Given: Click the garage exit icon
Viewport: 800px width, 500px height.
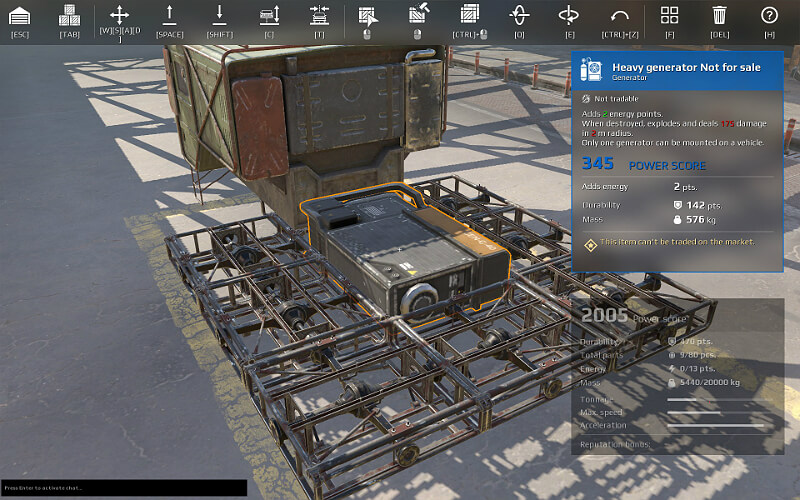Looking at the screenshot, I should click(19, 16).
